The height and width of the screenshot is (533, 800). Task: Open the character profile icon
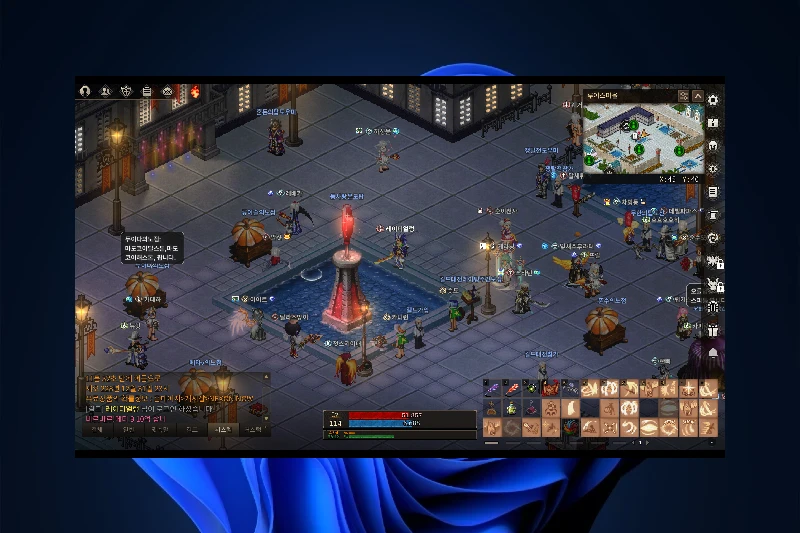pos(85,91)
